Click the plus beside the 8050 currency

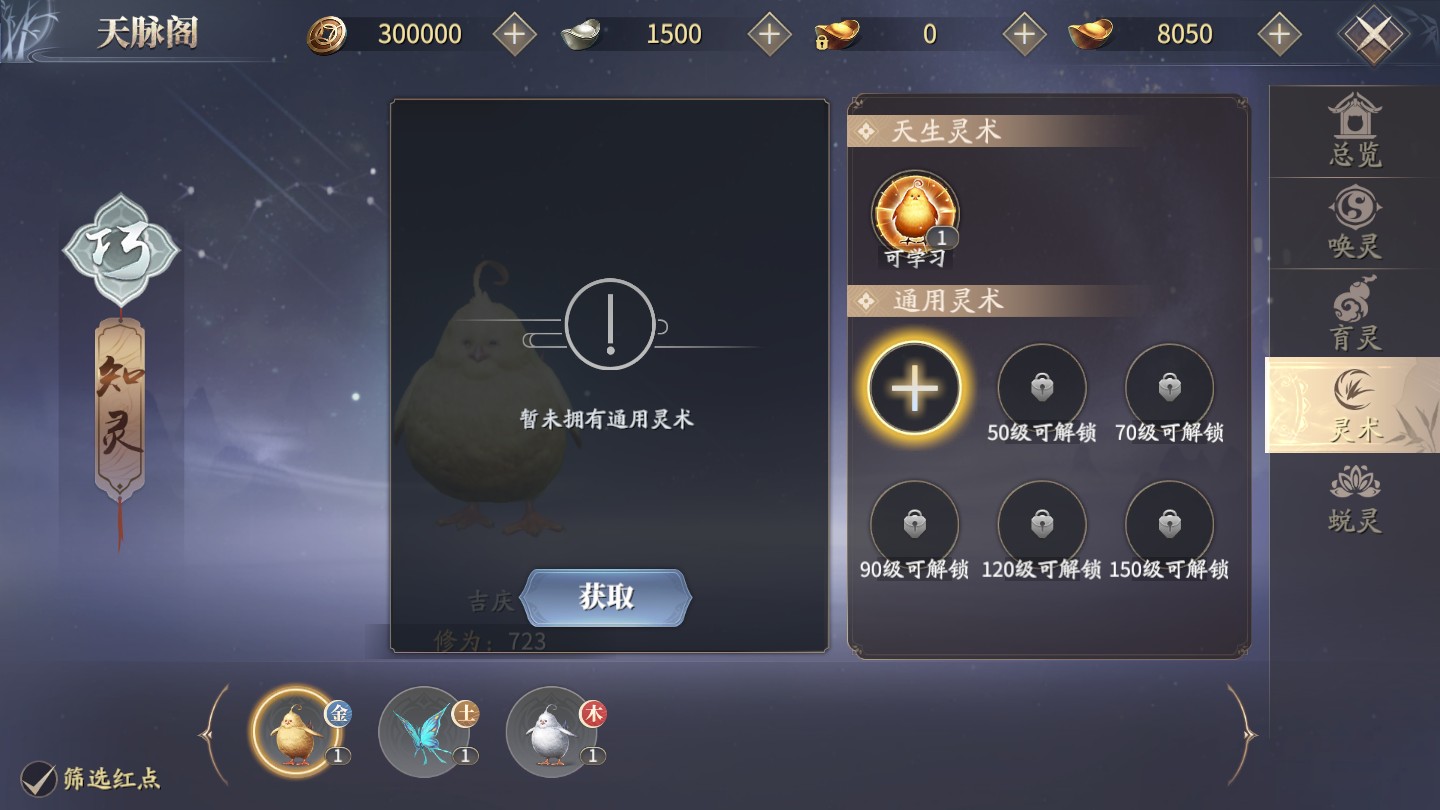point(1279,33)
